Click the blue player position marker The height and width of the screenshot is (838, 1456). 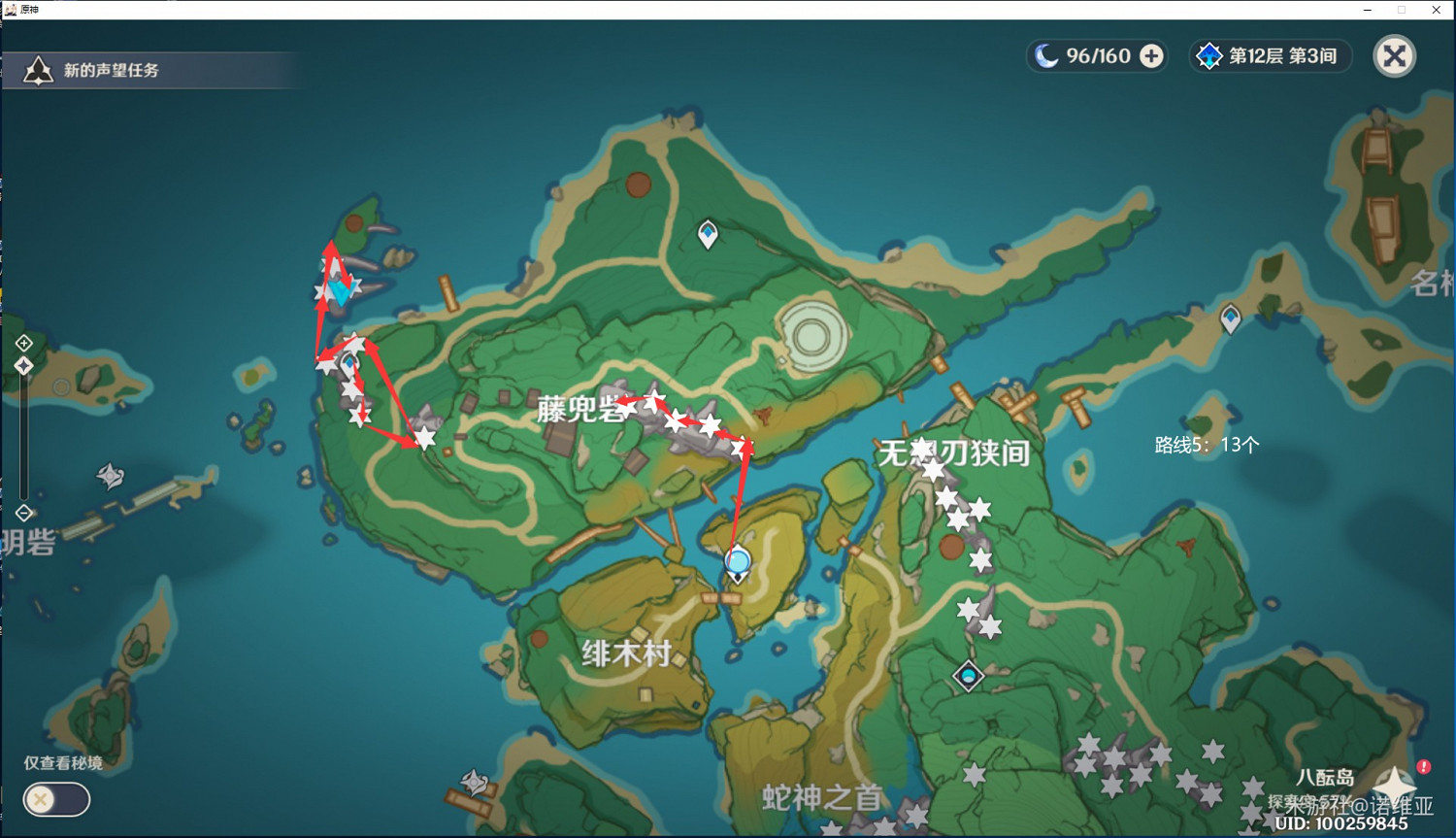pos(737,561)
